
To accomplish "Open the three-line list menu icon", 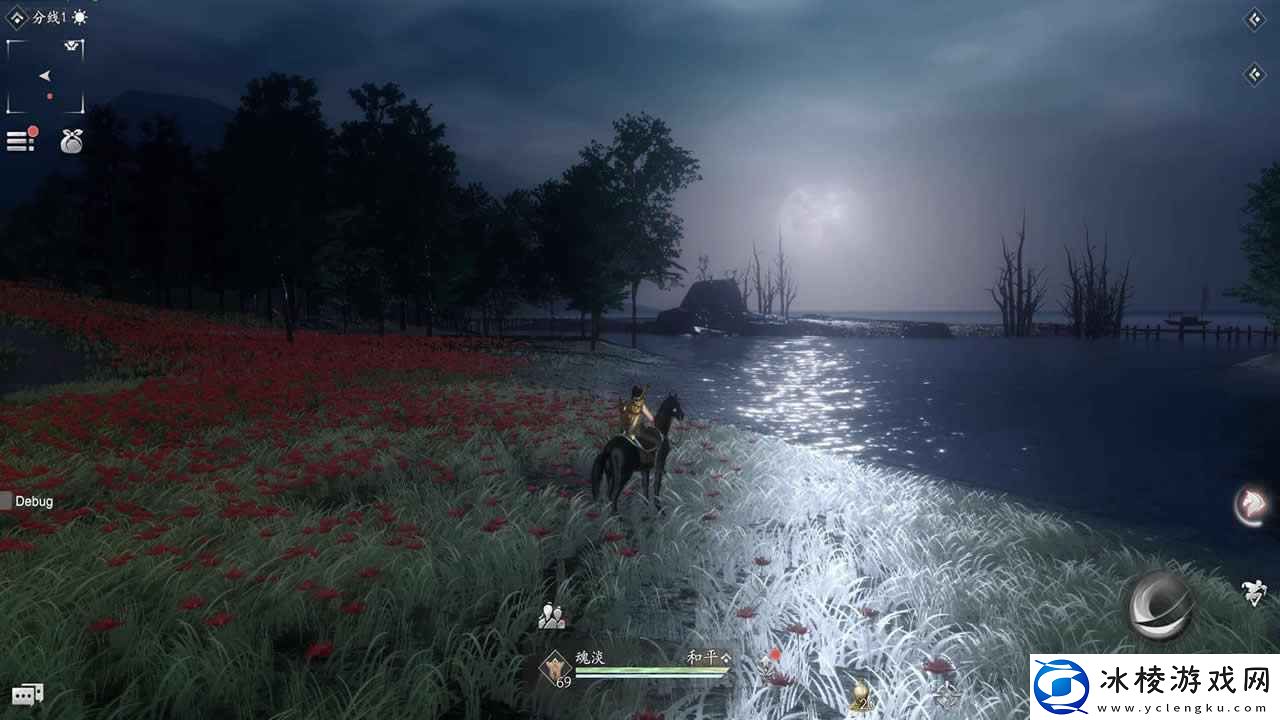I will tap(20, 141).
